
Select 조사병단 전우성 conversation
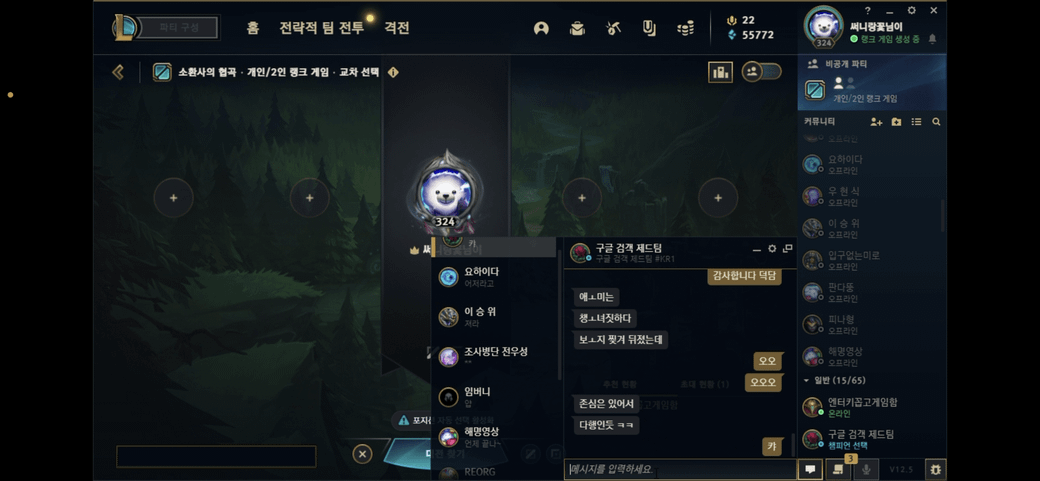click(495, 356)
